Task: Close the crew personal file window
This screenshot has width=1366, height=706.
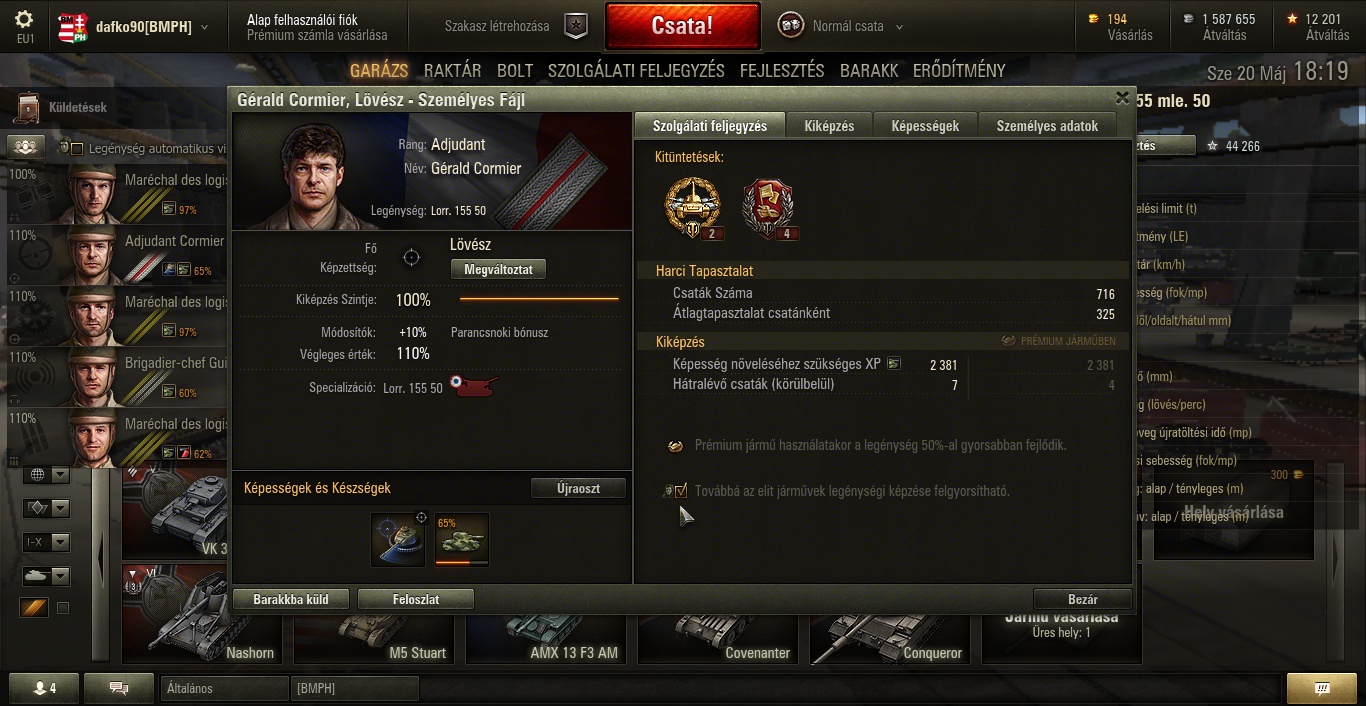Action: click(1122, 98)
